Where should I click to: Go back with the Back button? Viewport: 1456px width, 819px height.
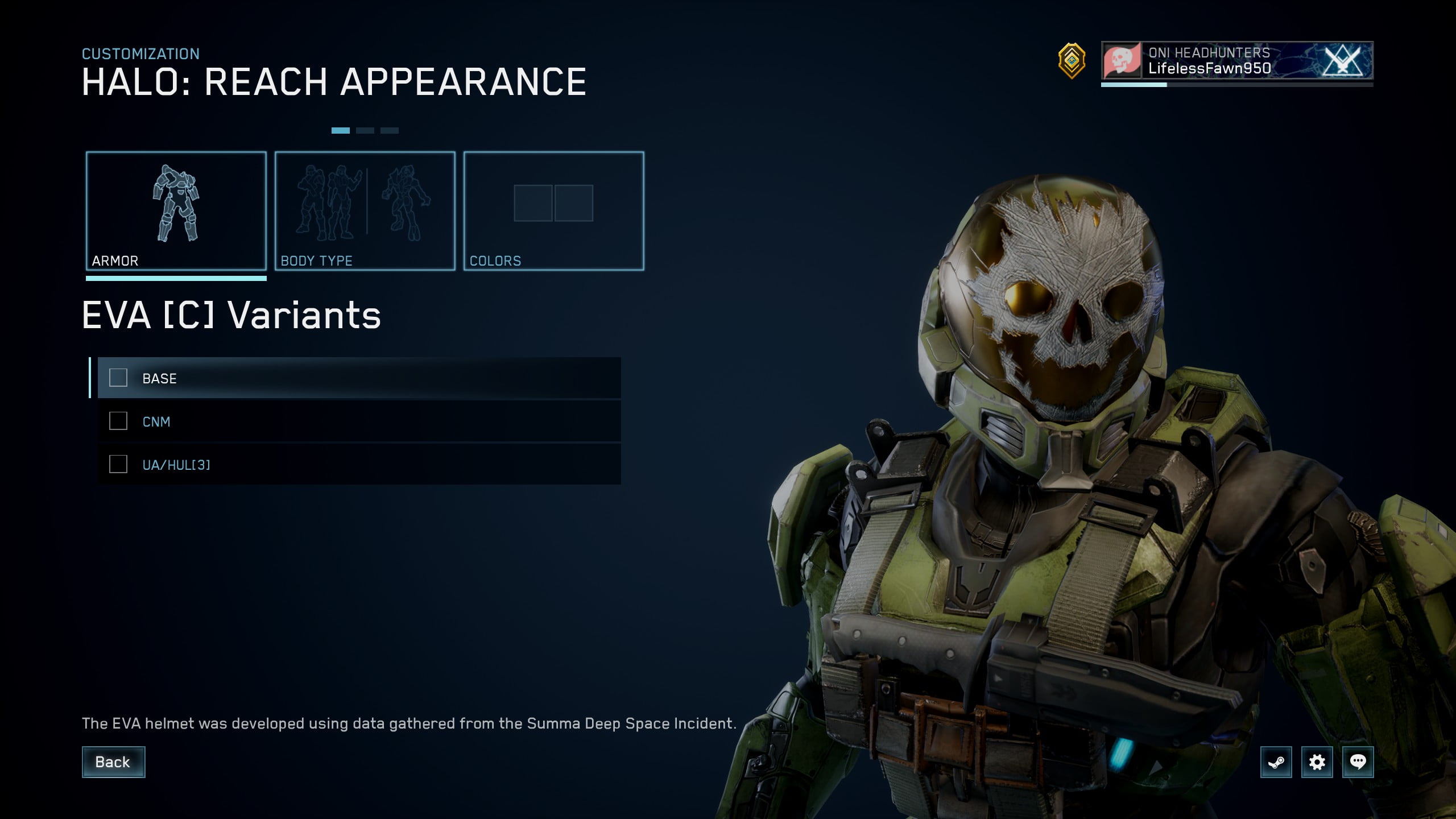pyautogui.click(x=113, y=762)
